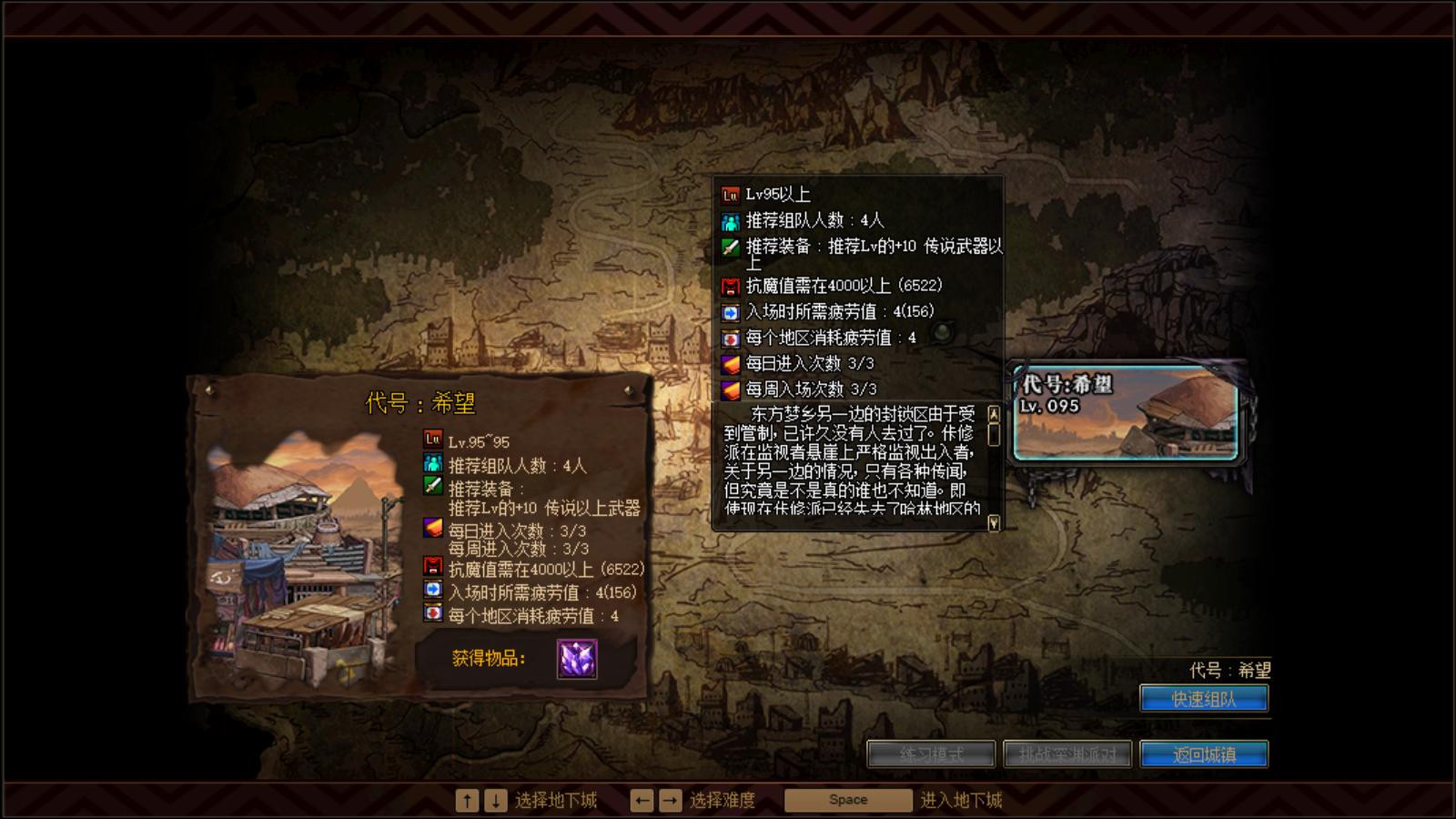Click the 挑战突袭派对 button
The height and width of the screenshot is (819, 1456).
pyautogui.click(x=1067, y=753)
